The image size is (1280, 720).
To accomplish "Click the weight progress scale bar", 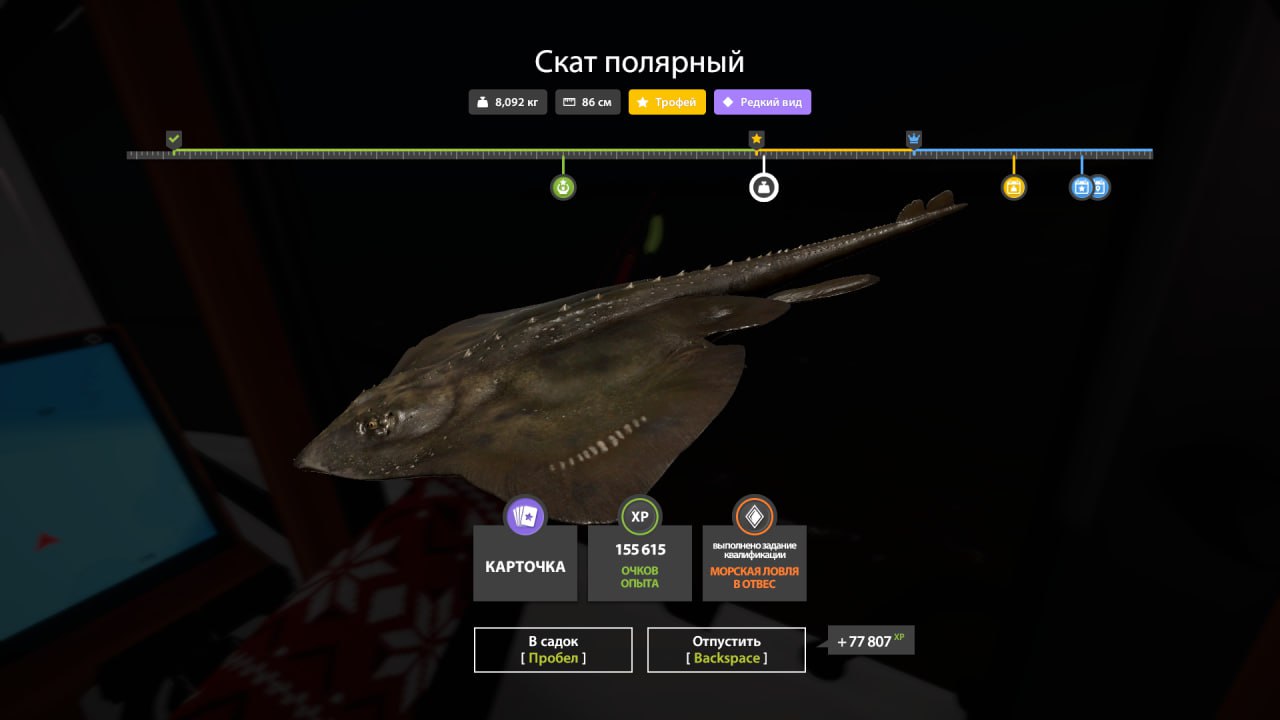I will 640,154.
